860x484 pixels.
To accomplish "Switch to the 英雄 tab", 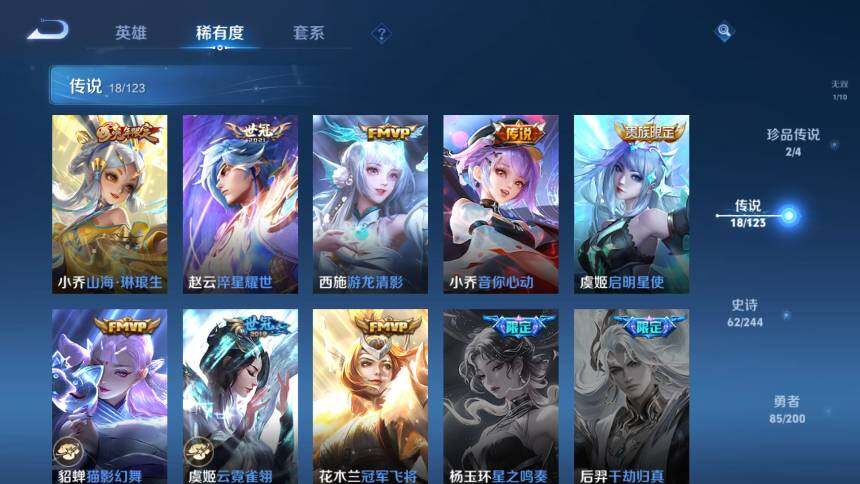I will point(131,33).
